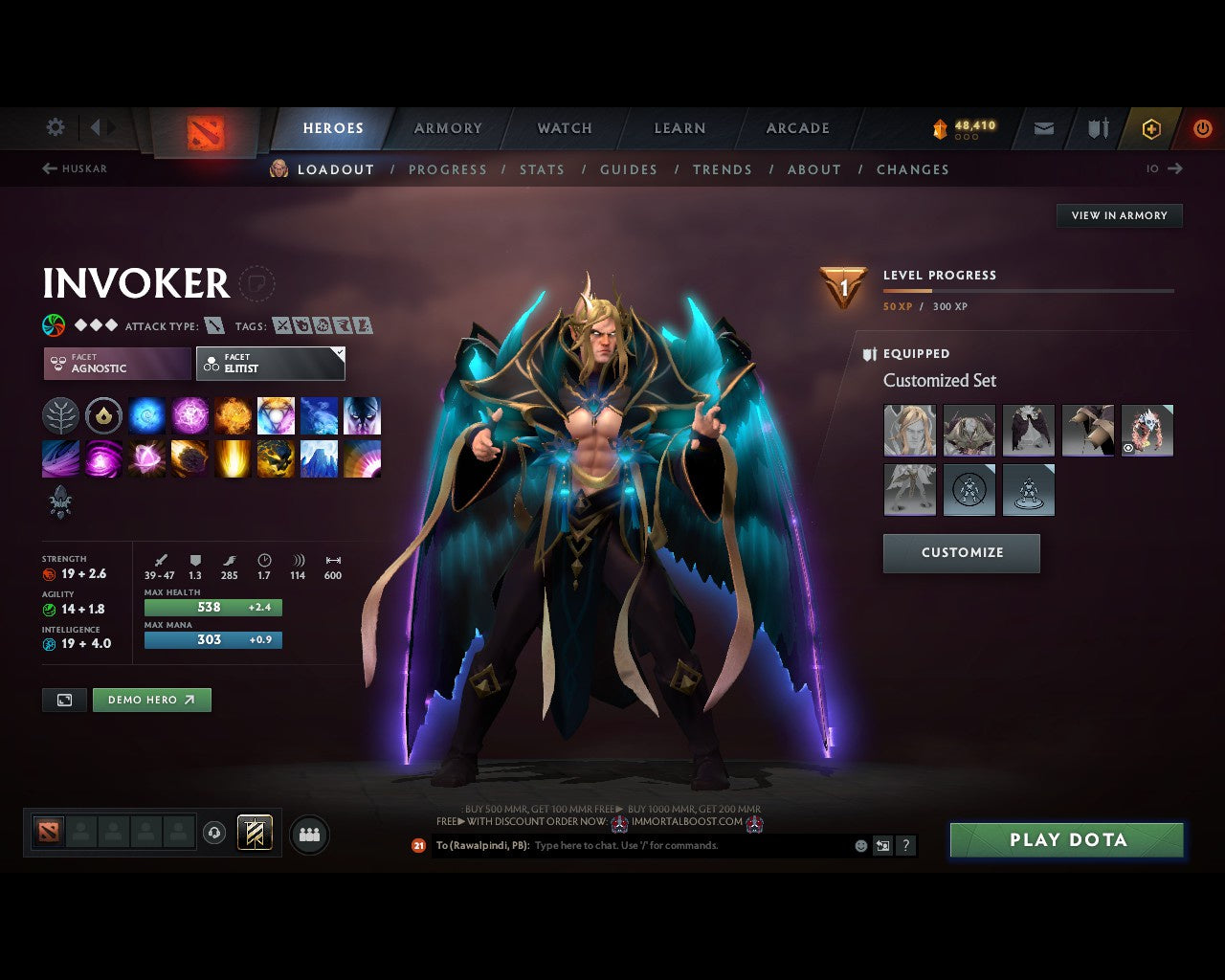Open Invoker's talent tree icon

(60, 415)
